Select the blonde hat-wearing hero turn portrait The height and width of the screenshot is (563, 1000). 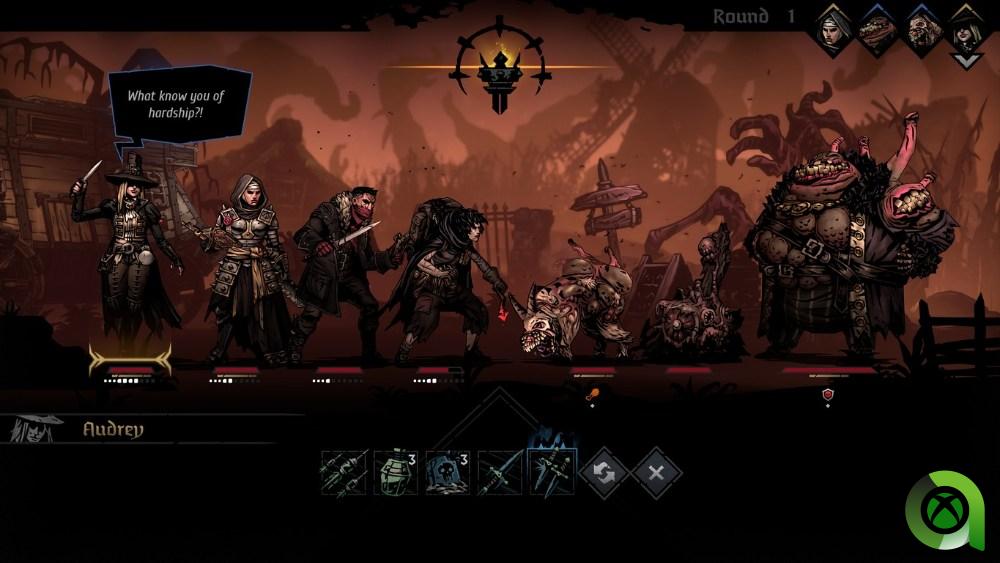click(x=965, y=30)
